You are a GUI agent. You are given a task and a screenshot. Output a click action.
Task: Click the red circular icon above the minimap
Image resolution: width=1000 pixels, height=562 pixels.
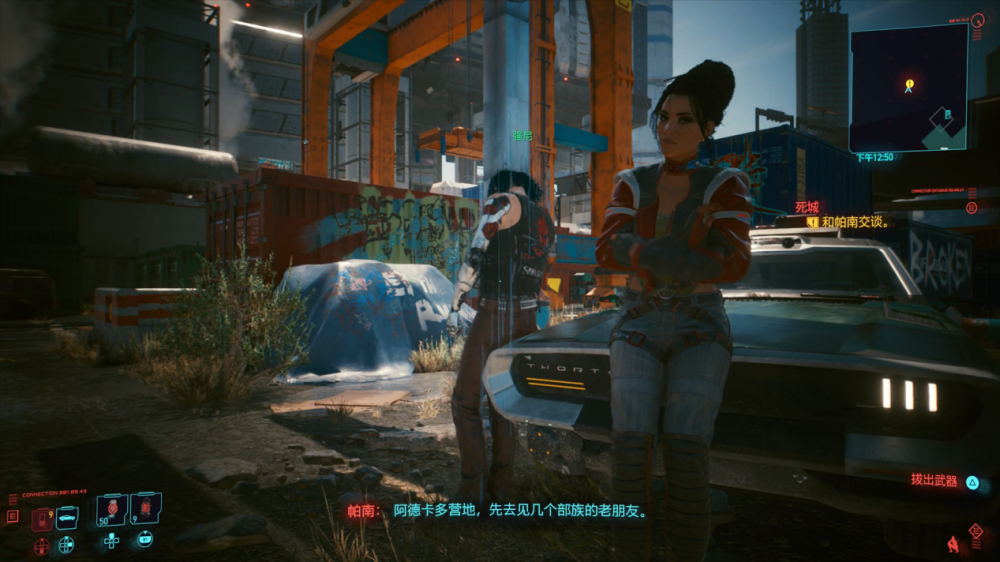click(x=977, y=20)
